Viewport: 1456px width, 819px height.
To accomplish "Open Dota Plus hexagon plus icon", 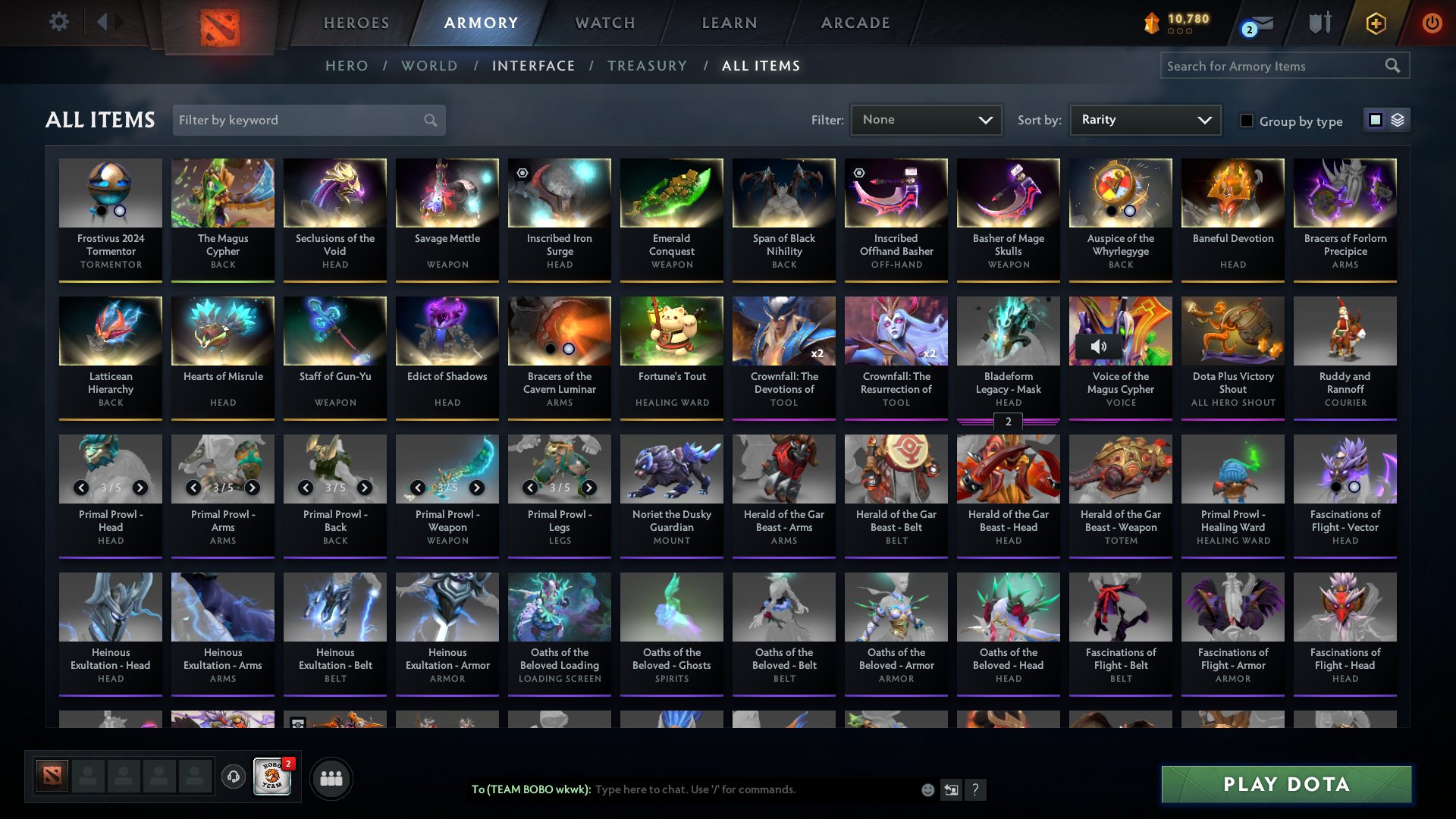I will click(1375, 23).
